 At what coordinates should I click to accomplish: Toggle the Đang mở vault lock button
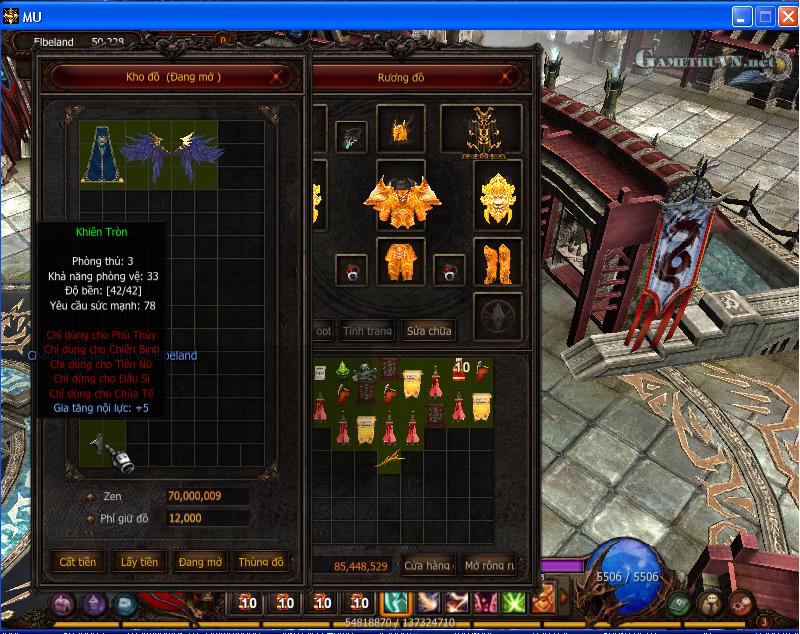[x=200, y=562]
